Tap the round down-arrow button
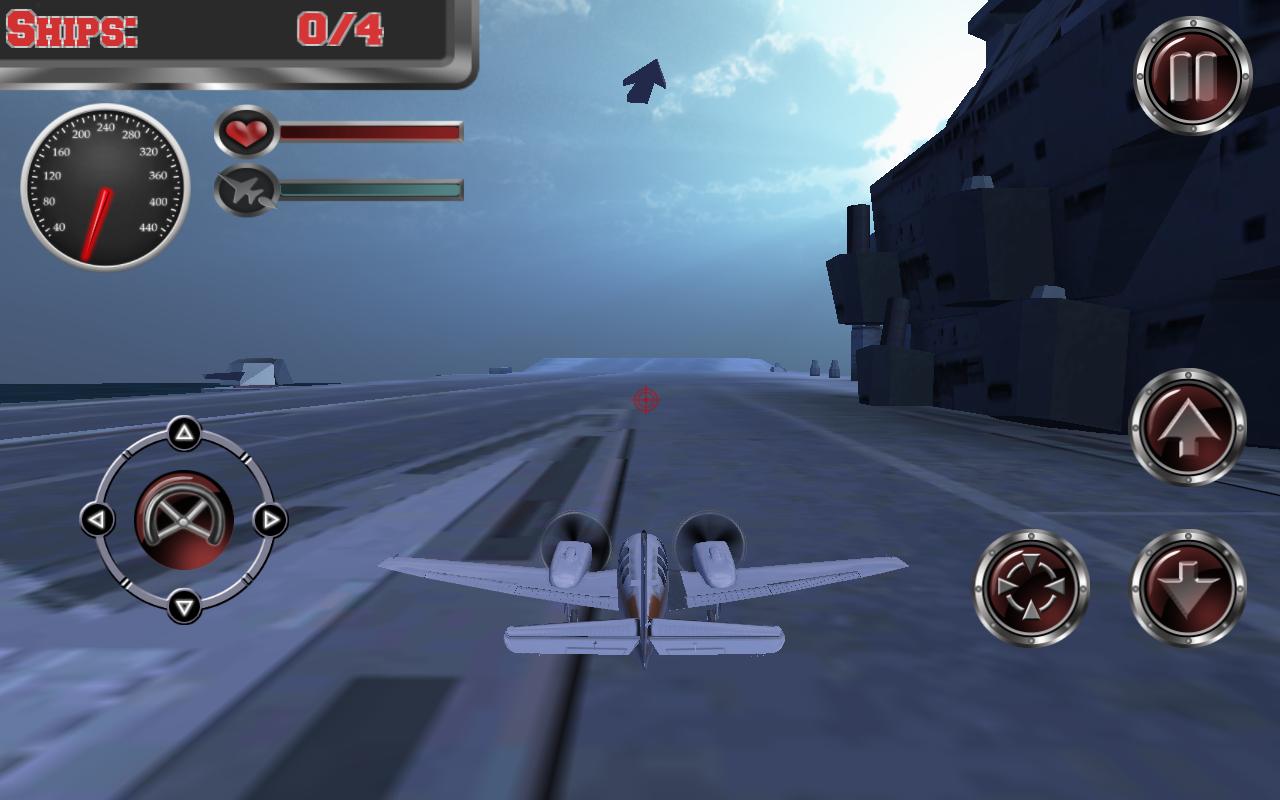This screenshot has height=800, width=1280. [x=1187, y=587]
